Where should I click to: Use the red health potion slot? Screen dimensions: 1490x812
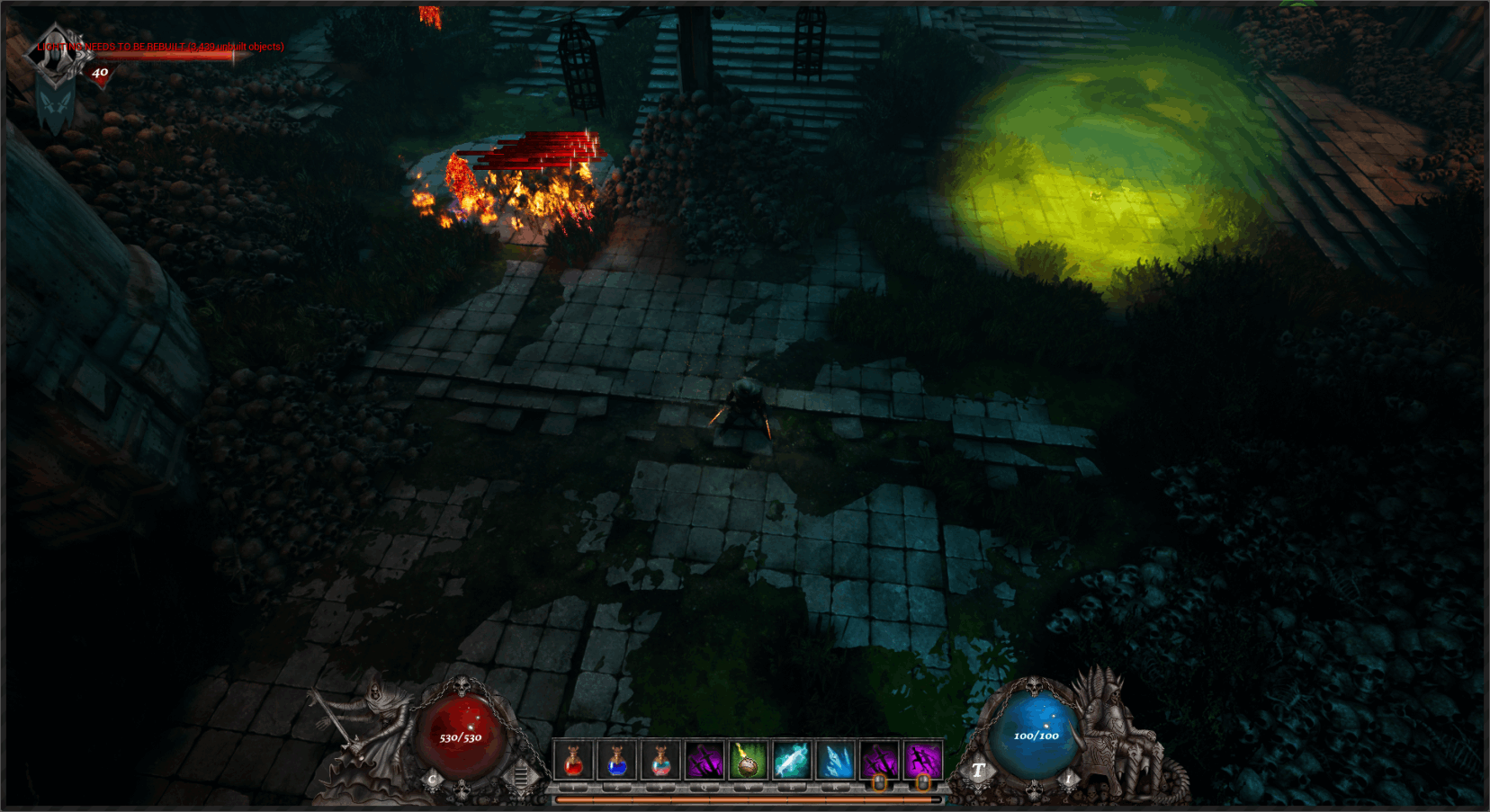click(573, 761)
